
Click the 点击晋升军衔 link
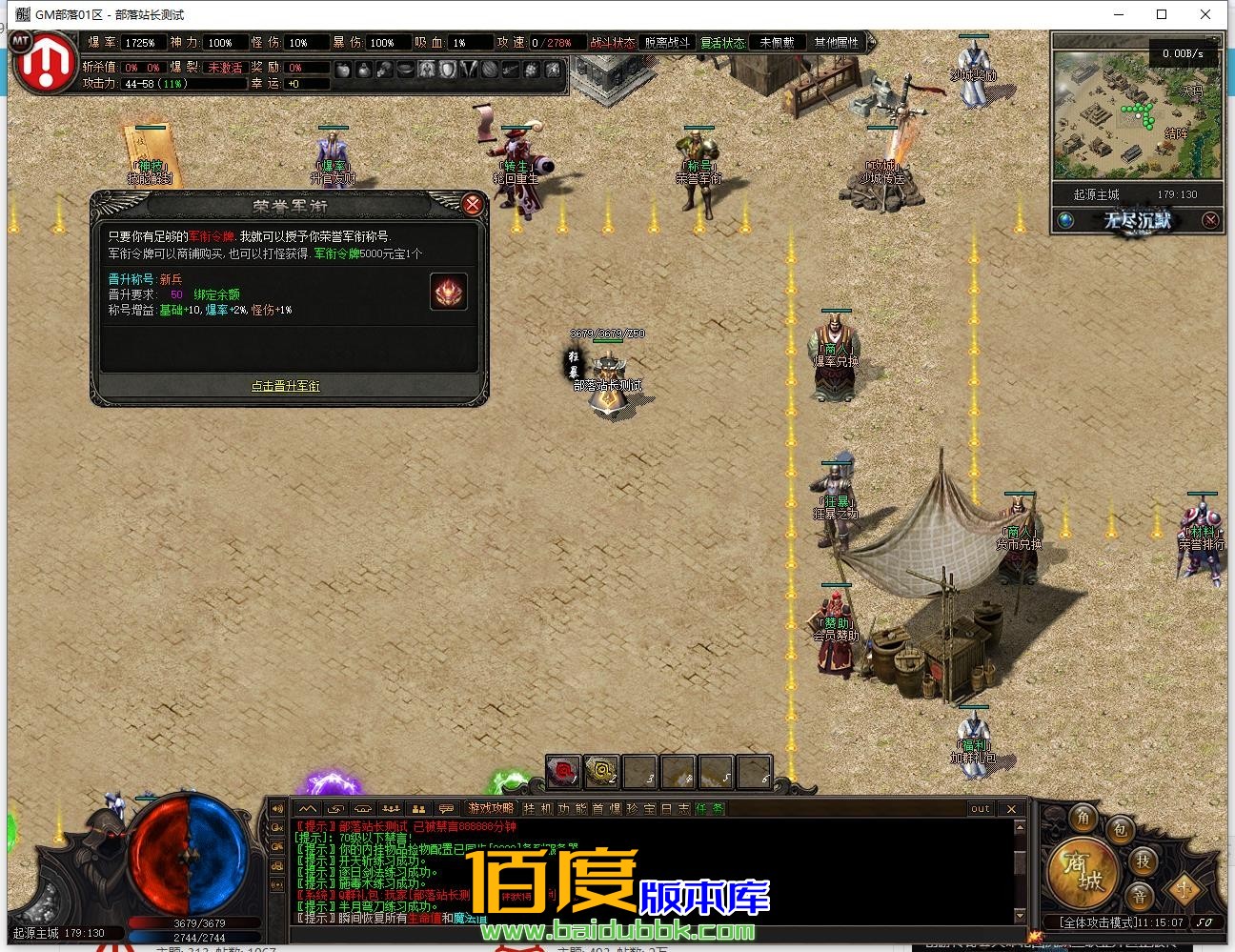tap(285, 386)
